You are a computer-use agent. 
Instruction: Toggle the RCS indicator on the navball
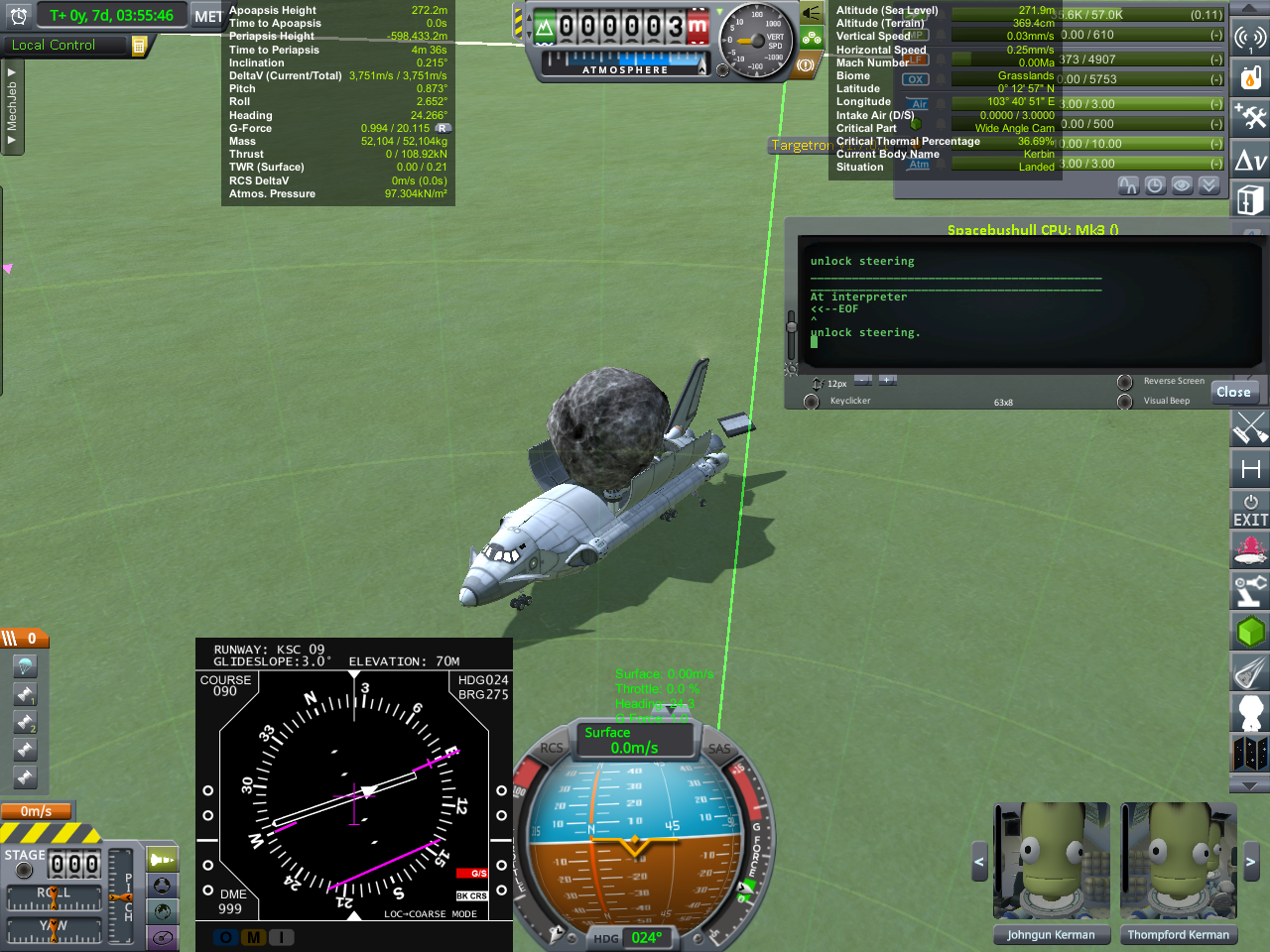[x=551, y=749]
